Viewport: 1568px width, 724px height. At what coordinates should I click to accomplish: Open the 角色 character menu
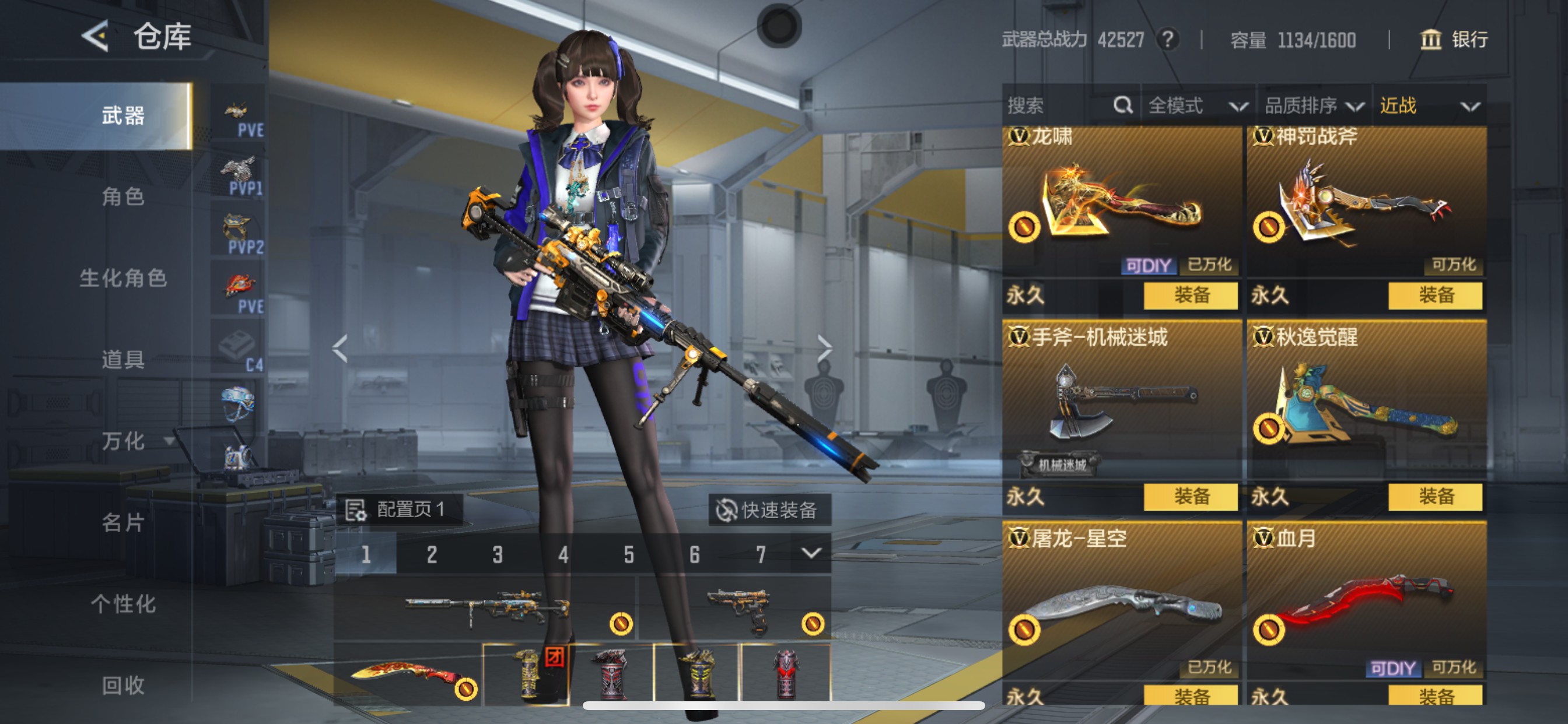(x=123, y=197)
